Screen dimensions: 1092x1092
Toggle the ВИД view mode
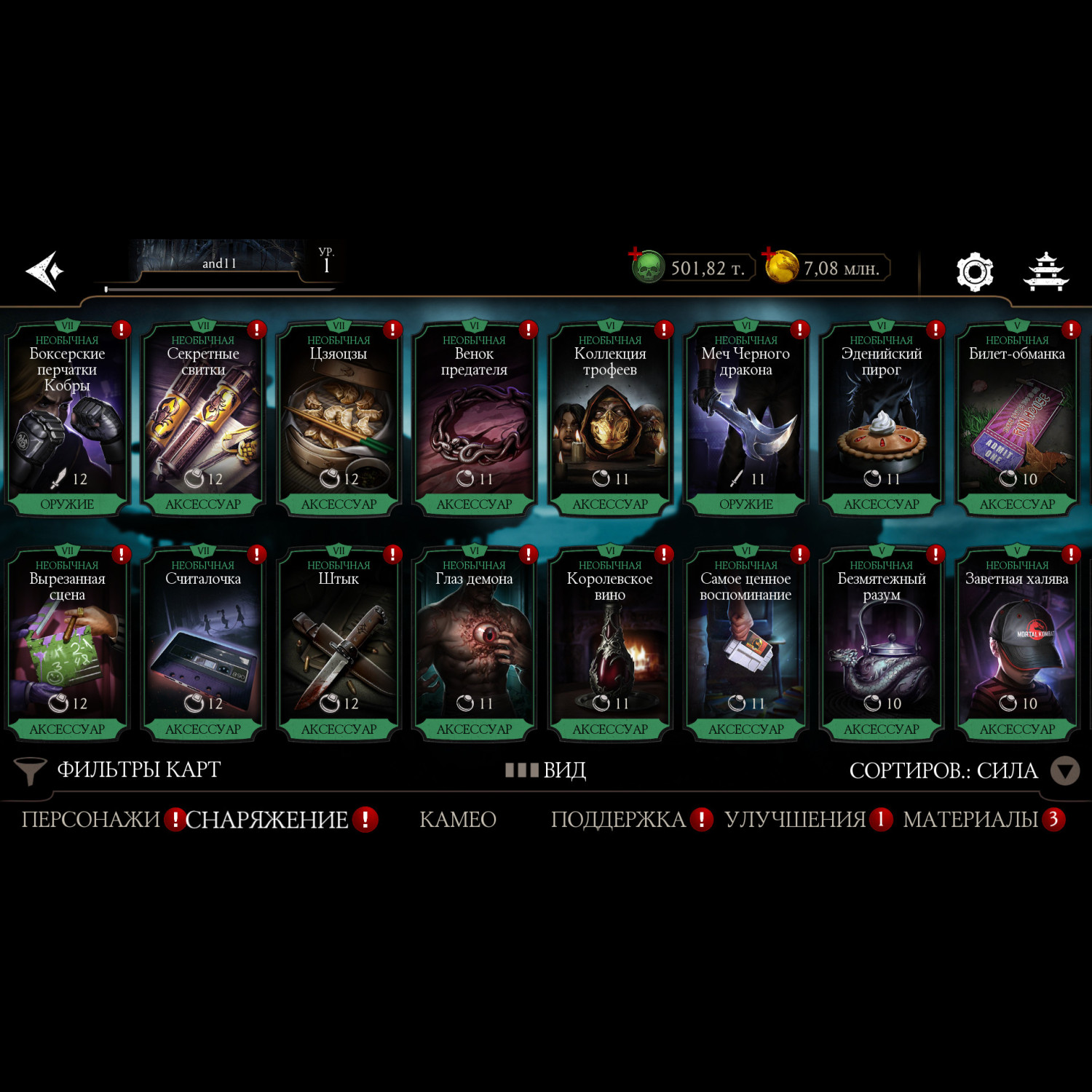546,770
